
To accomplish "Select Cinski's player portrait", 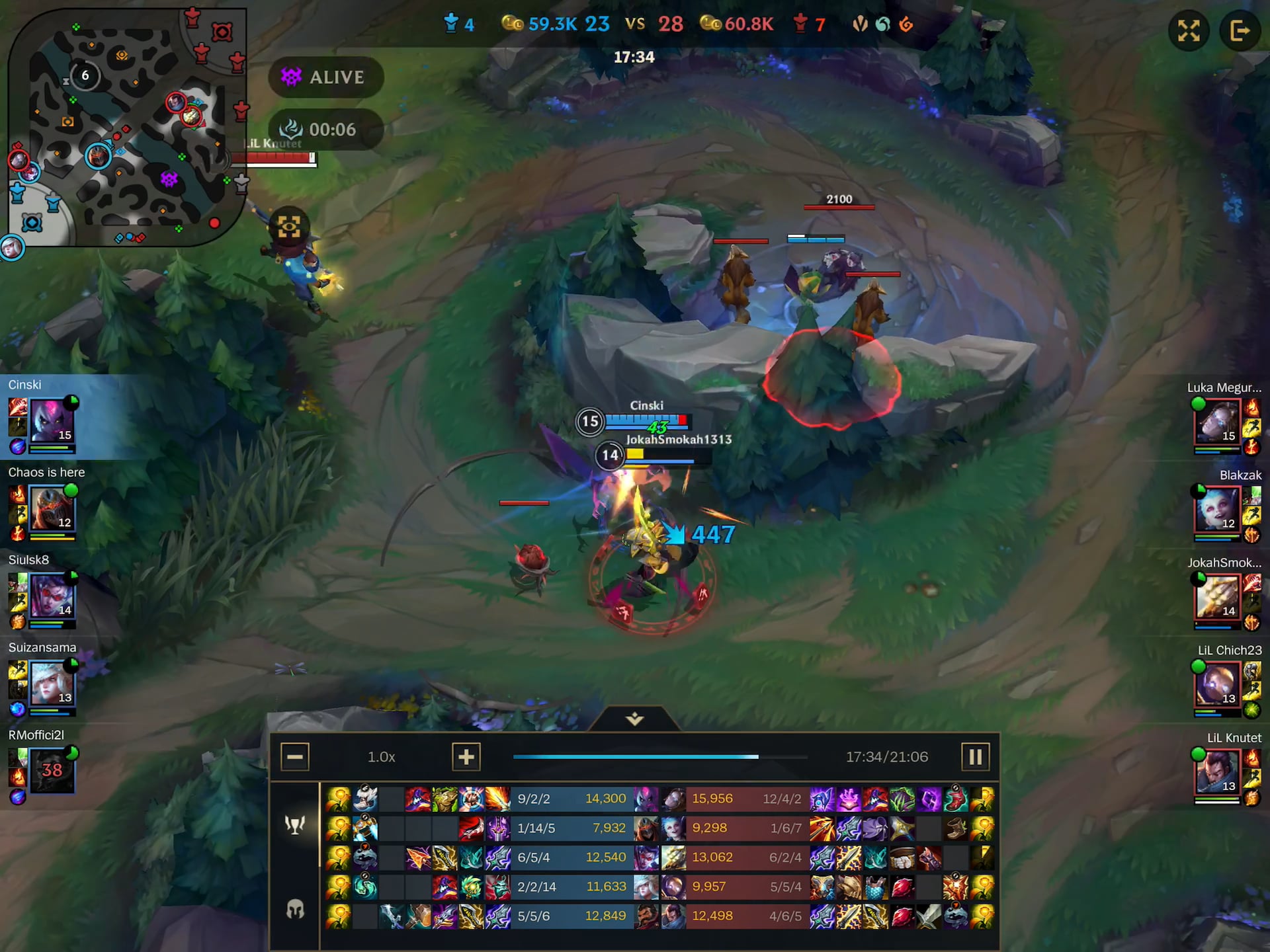I will 52,421.
